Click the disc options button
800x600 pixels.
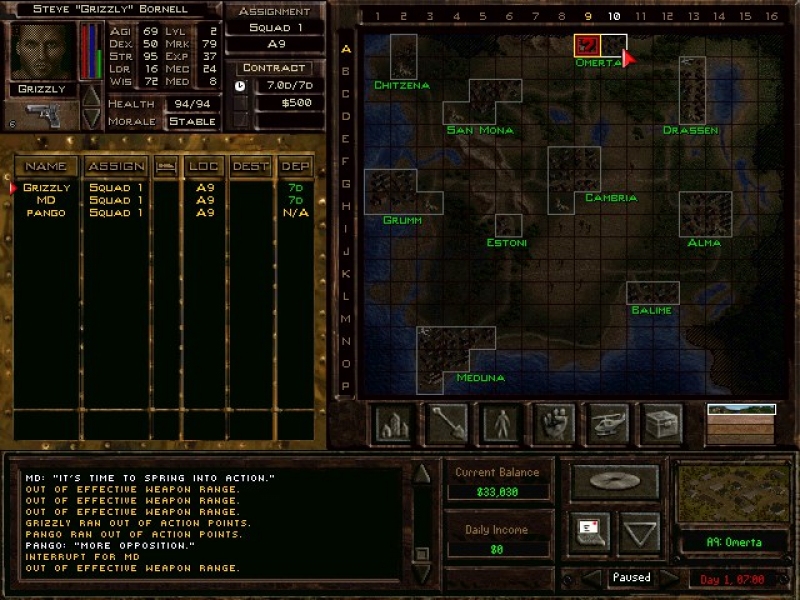click(x=614, y=481)
